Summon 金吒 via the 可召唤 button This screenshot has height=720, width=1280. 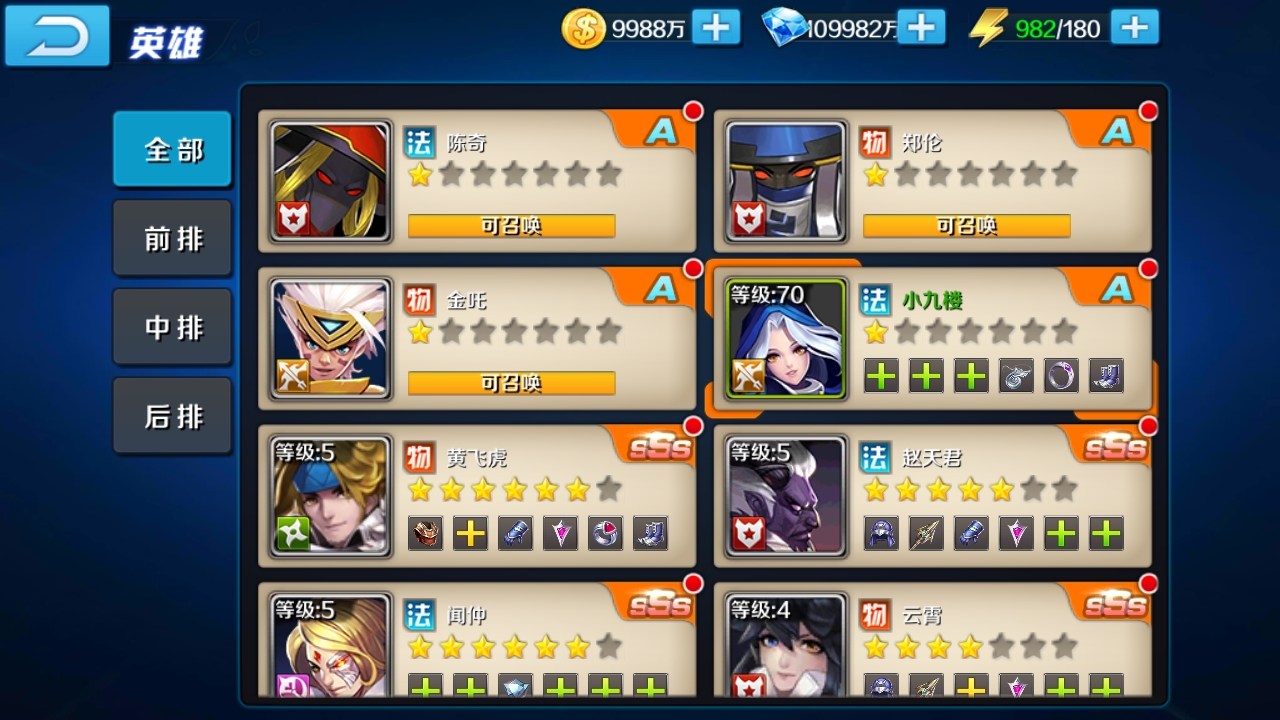[511, 383]
